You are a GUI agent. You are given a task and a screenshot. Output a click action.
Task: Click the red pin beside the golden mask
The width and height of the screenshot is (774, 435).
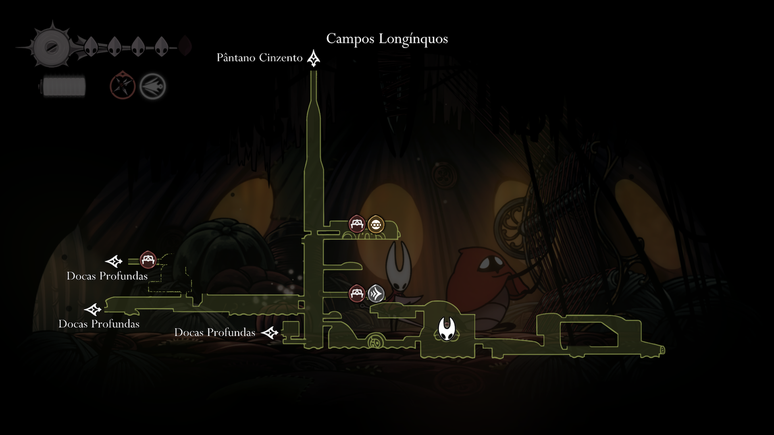tap(356, 224)
